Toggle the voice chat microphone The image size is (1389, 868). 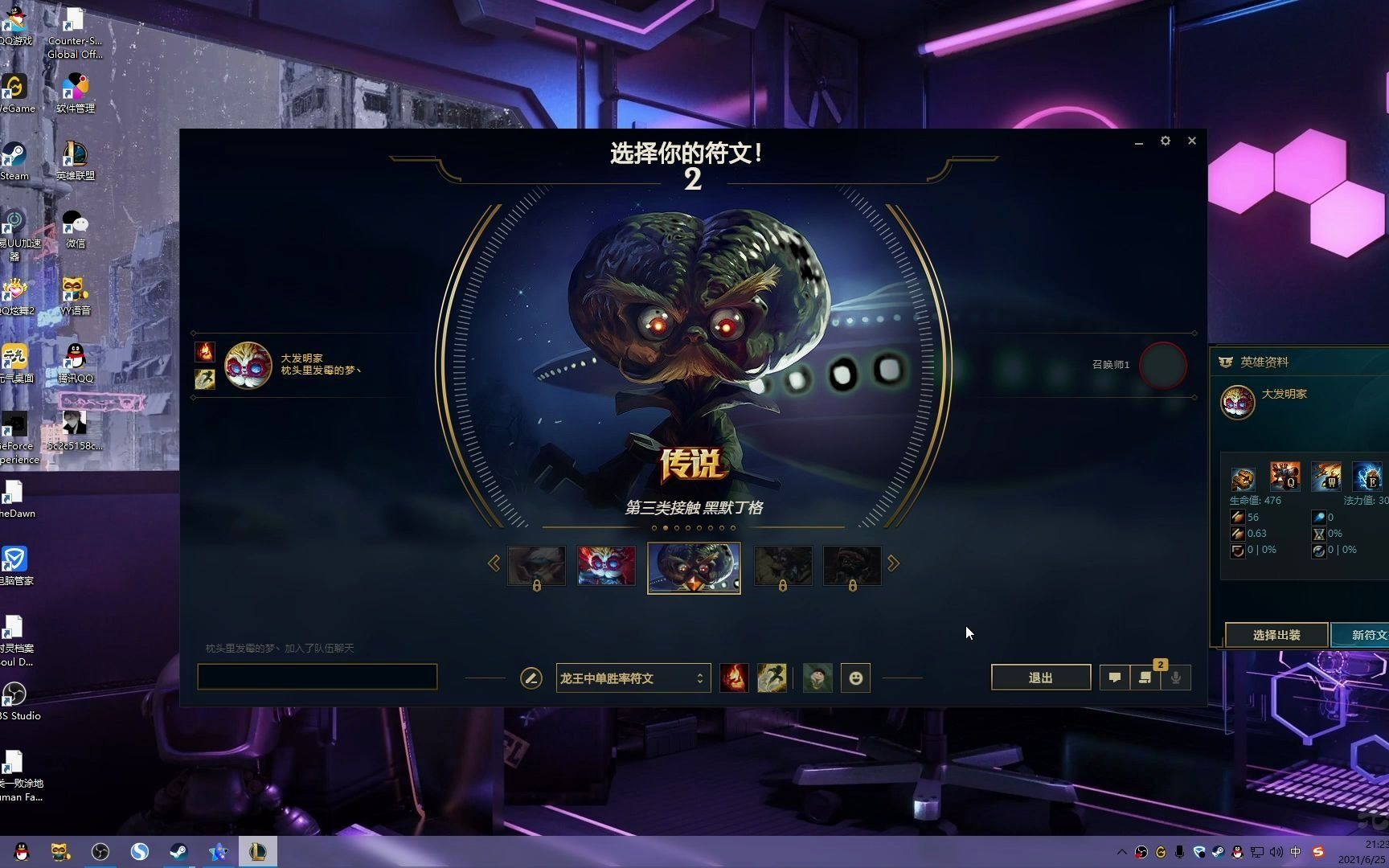click(x=1176, y=678)
